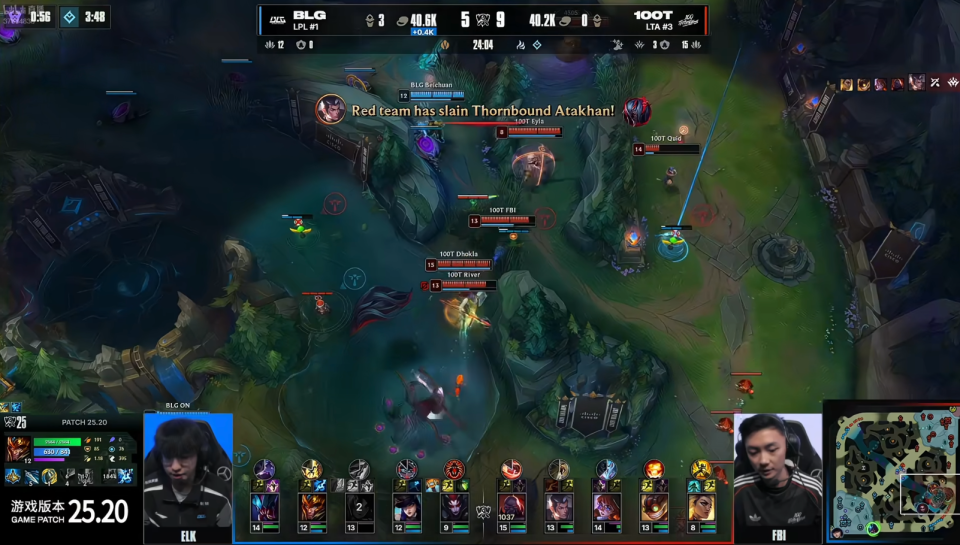The image size is (960, 545).
Task: Click the minimap
Action: [x=891, y=472]
